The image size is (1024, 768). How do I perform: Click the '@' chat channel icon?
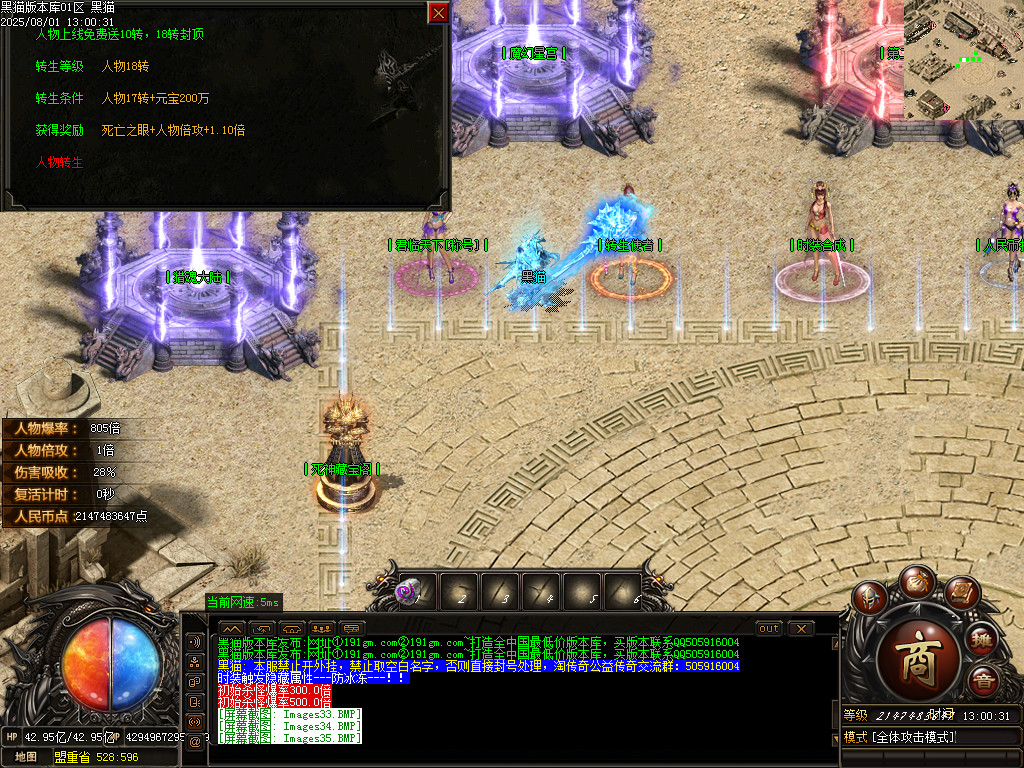point(195,741)
